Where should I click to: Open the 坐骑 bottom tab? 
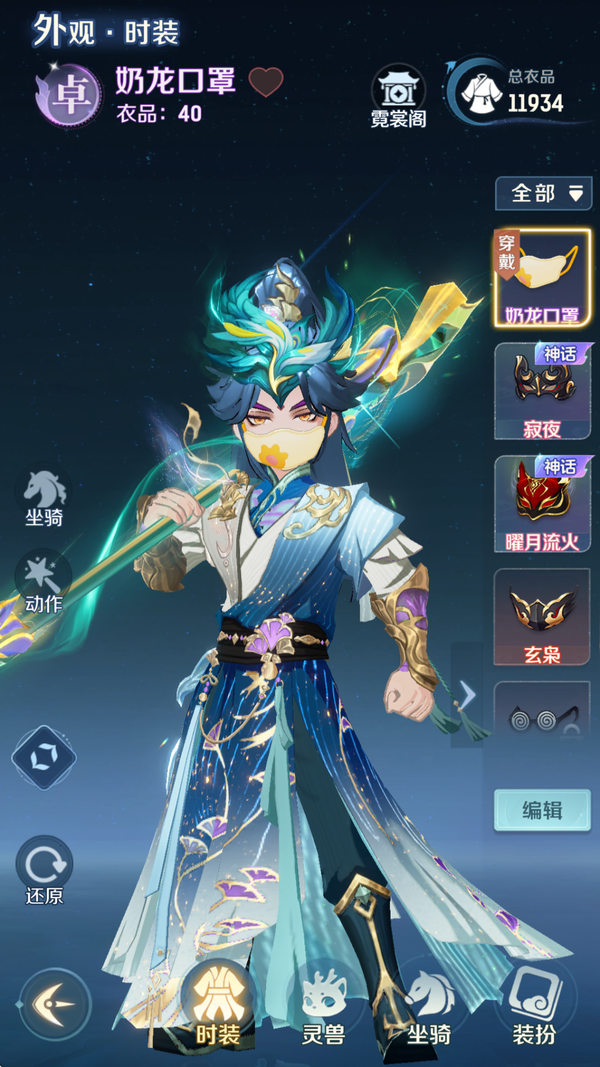(428, 1005)
